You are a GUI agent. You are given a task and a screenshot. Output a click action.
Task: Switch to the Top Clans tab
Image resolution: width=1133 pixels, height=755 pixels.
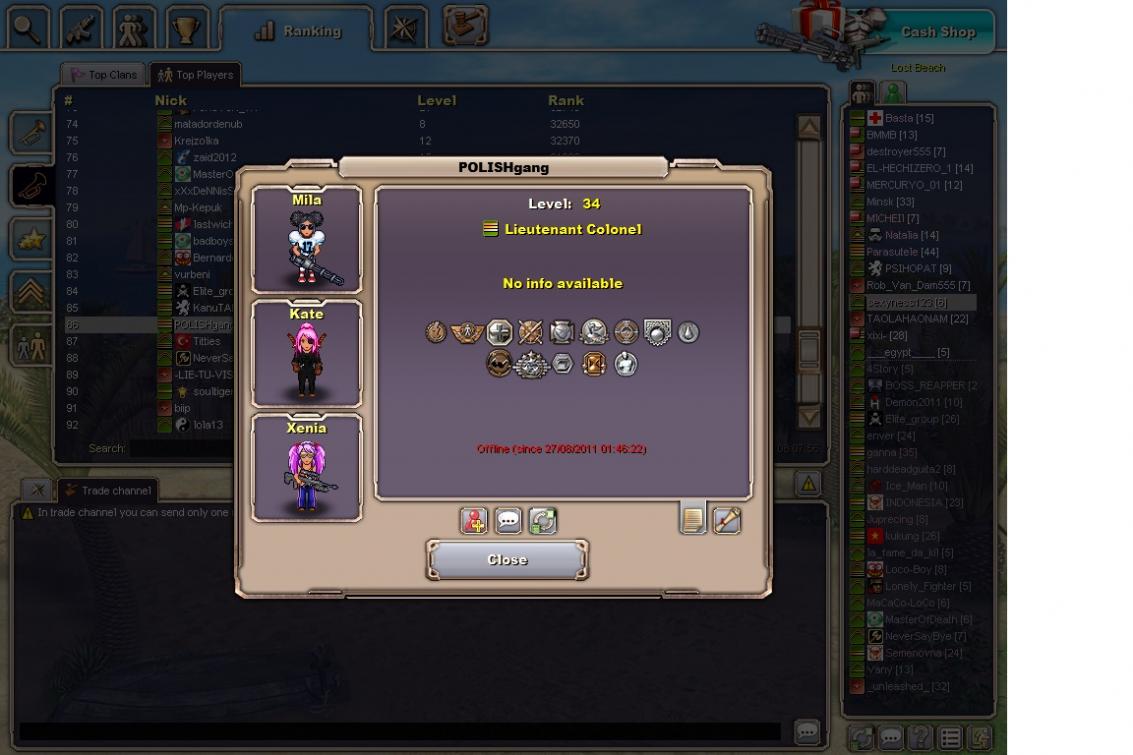pyautogui.click(x=103, y=75)
